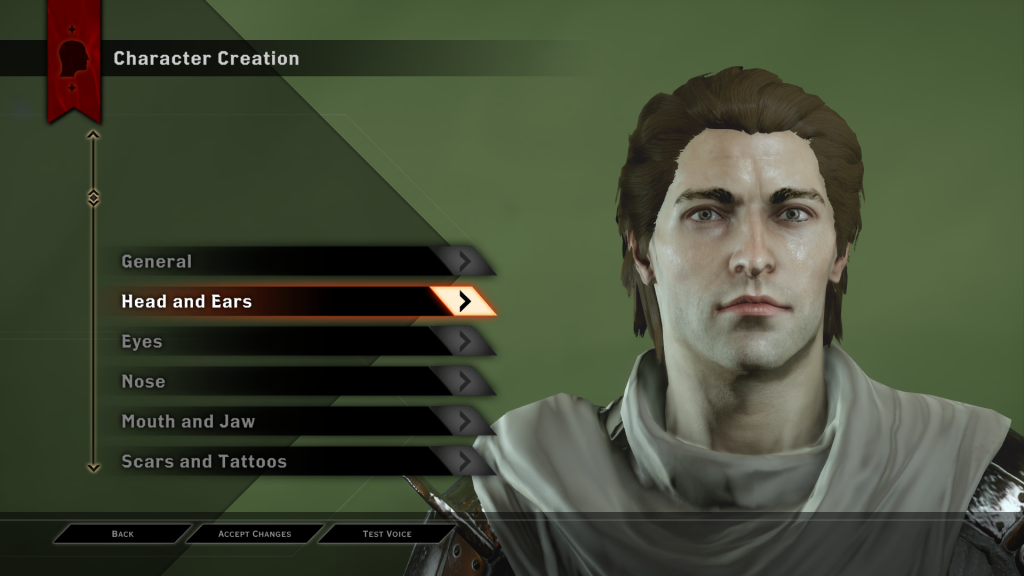
Task: Open the Eyes customization options
Action: click(300, 342)
